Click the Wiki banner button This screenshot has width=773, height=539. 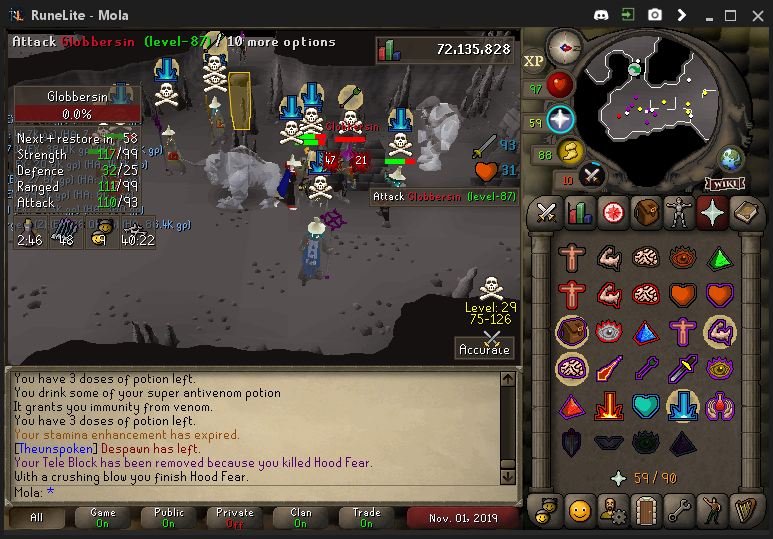tap(724, 183)
